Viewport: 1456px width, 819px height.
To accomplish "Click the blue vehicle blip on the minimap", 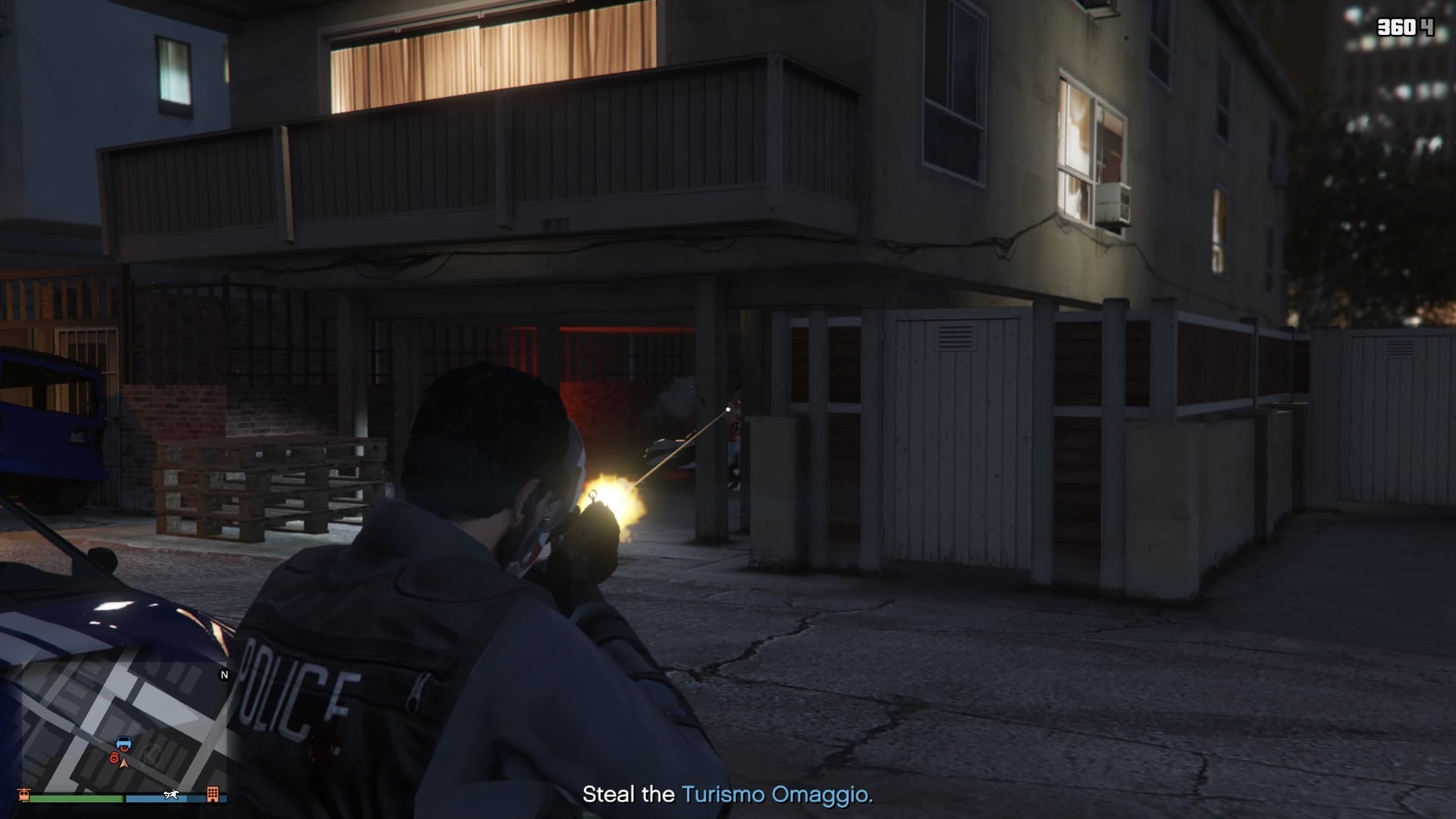I will click(124, 742).
